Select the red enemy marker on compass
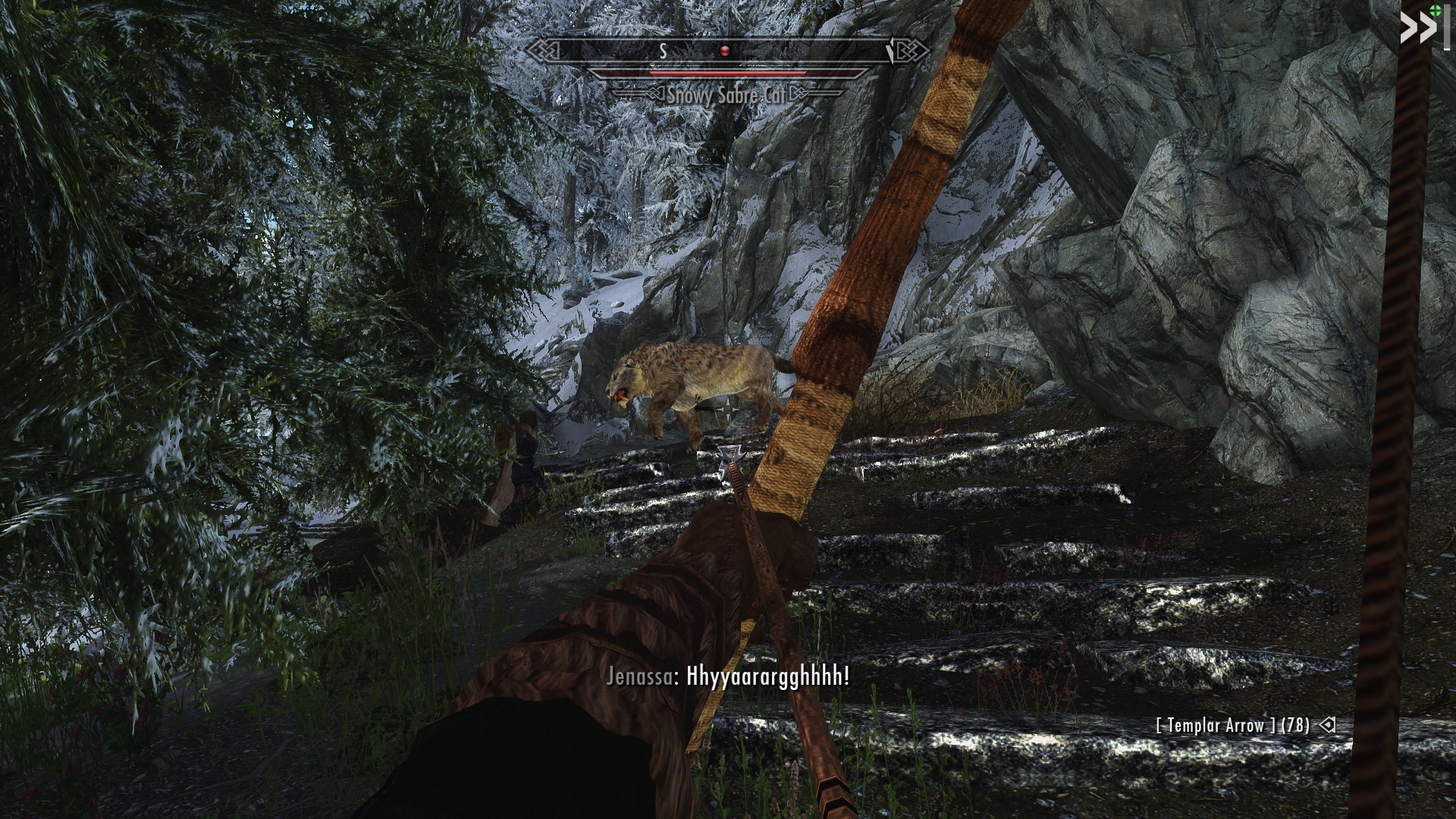The image size is (1456, 819). pos(725,51)
